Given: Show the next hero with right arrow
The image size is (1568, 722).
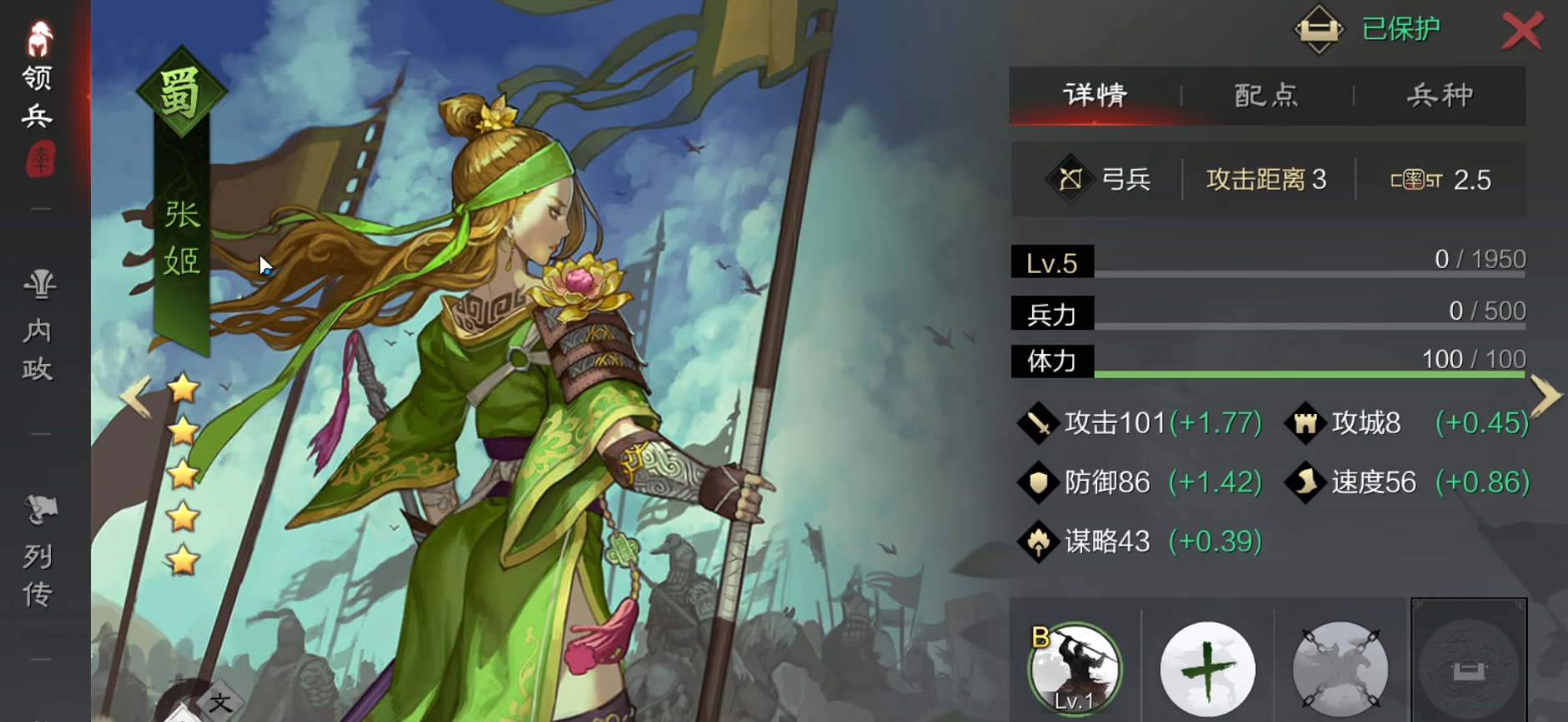Looking at the screenshot, I should click(1545, 396).
